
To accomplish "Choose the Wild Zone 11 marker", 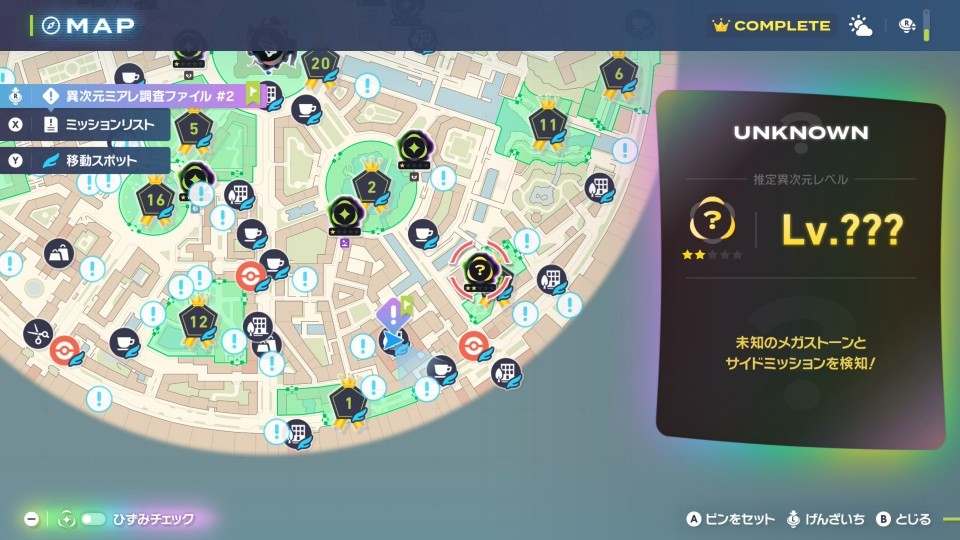I will 547,125.
